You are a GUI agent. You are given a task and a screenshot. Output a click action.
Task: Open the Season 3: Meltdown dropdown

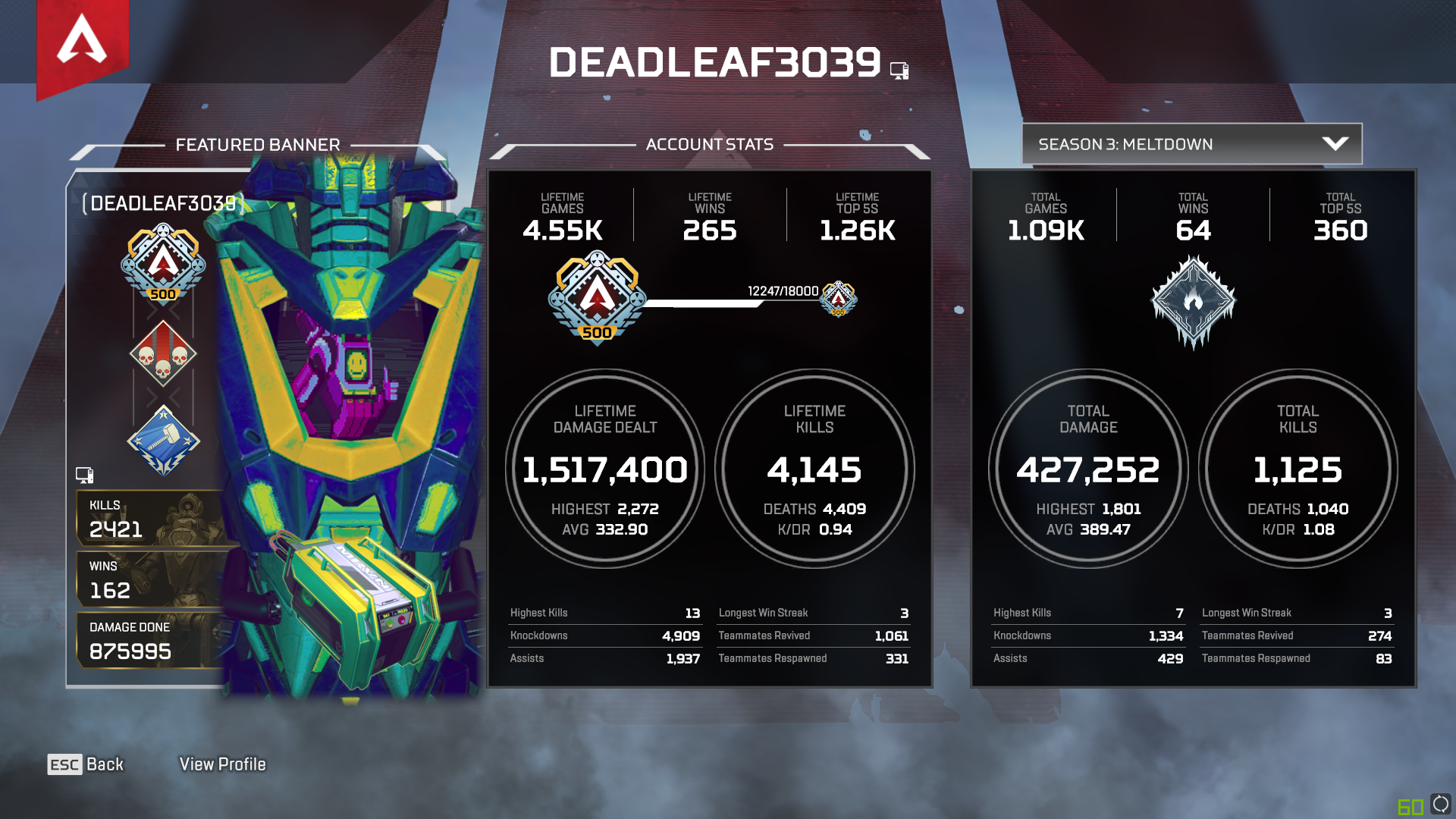coord(1191,143)
